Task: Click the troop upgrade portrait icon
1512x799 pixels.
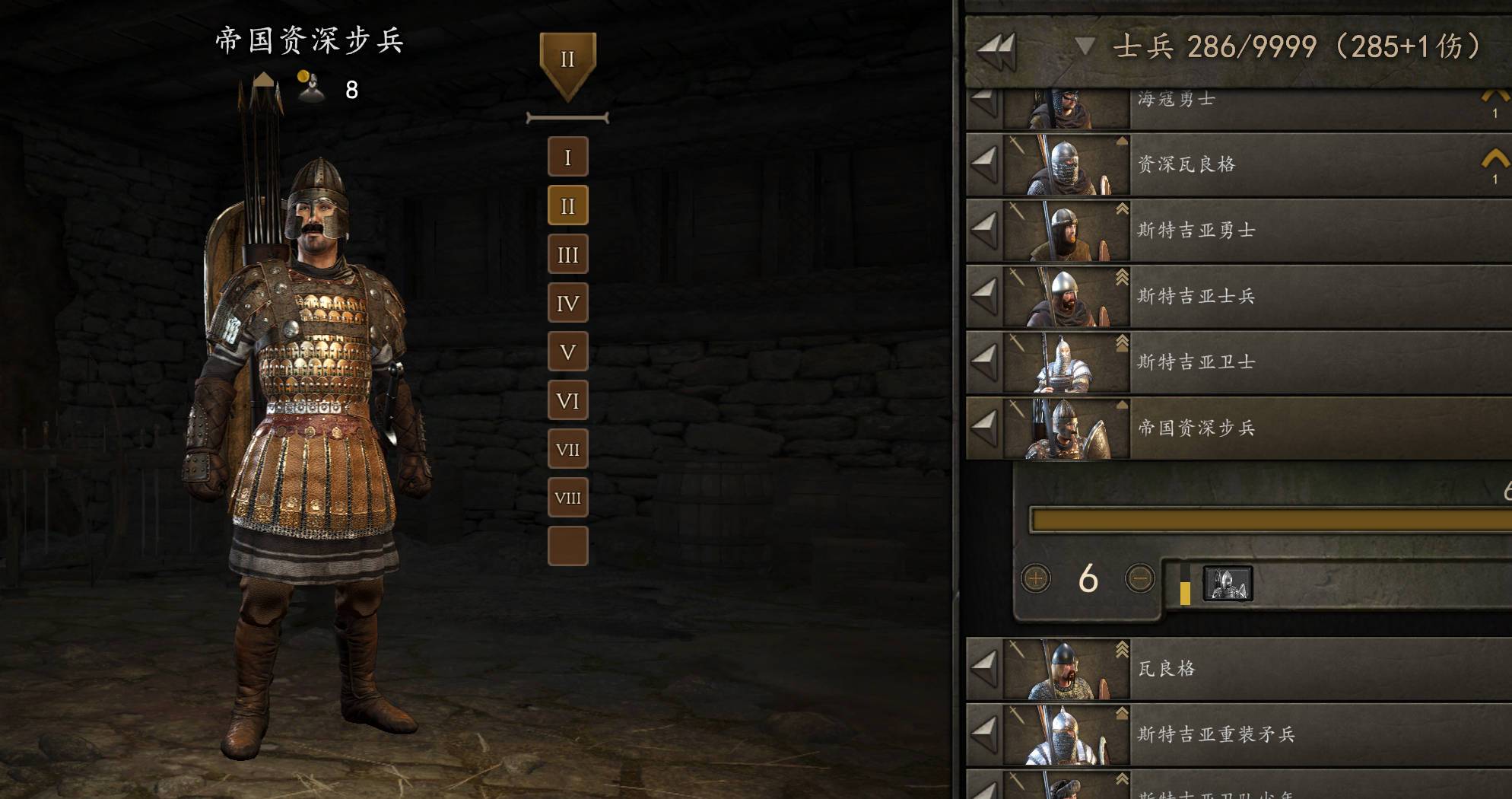Action: tap(1227, 584)
